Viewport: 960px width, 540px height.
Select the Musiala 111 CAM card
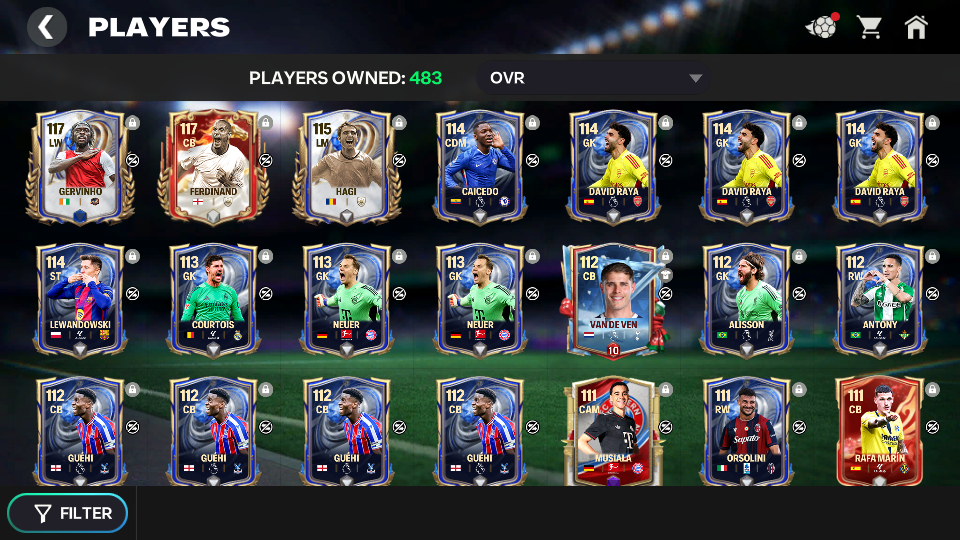point(612,432)
